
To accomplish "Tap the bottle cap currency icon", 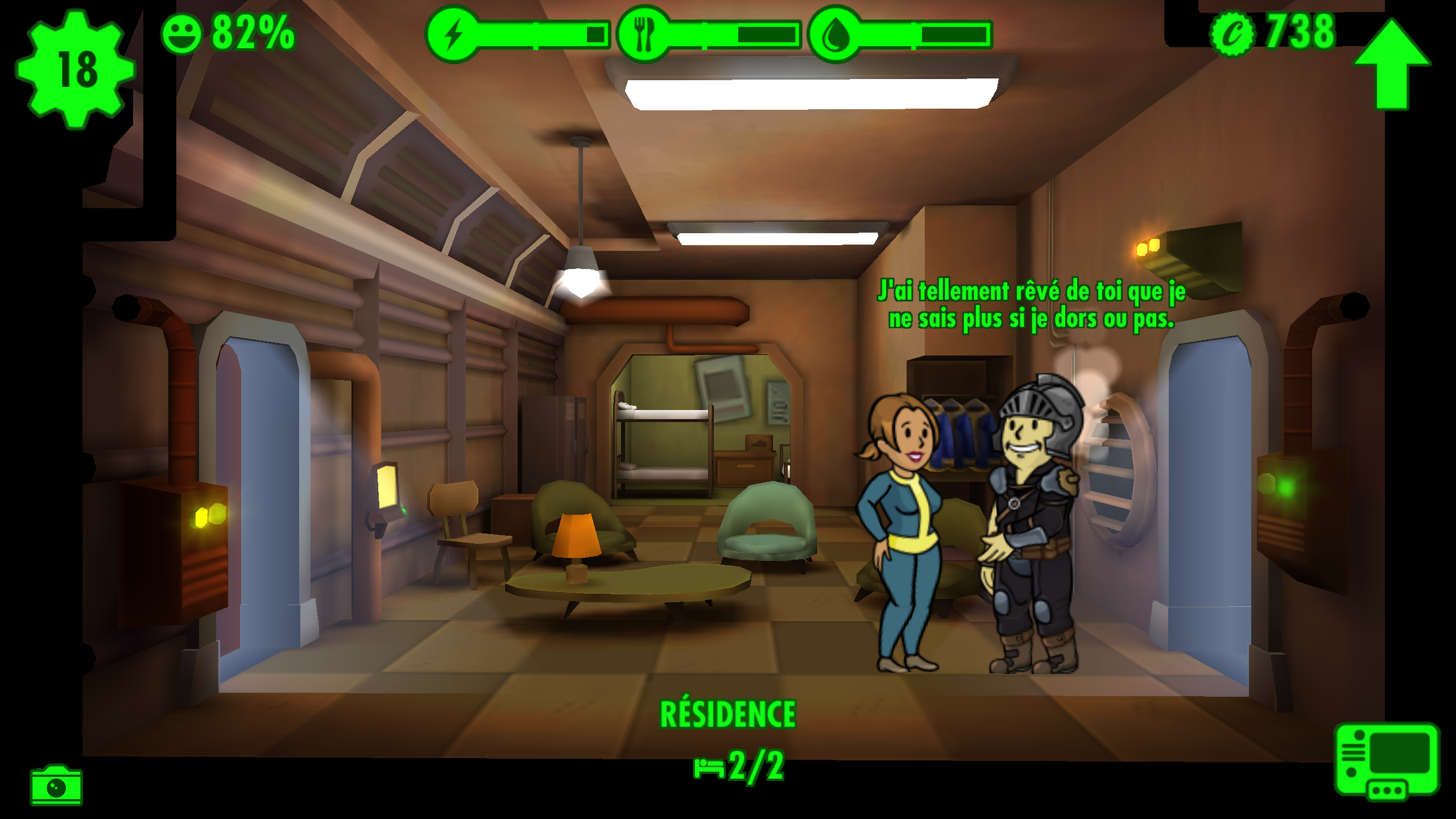I will click(1232, 34).
